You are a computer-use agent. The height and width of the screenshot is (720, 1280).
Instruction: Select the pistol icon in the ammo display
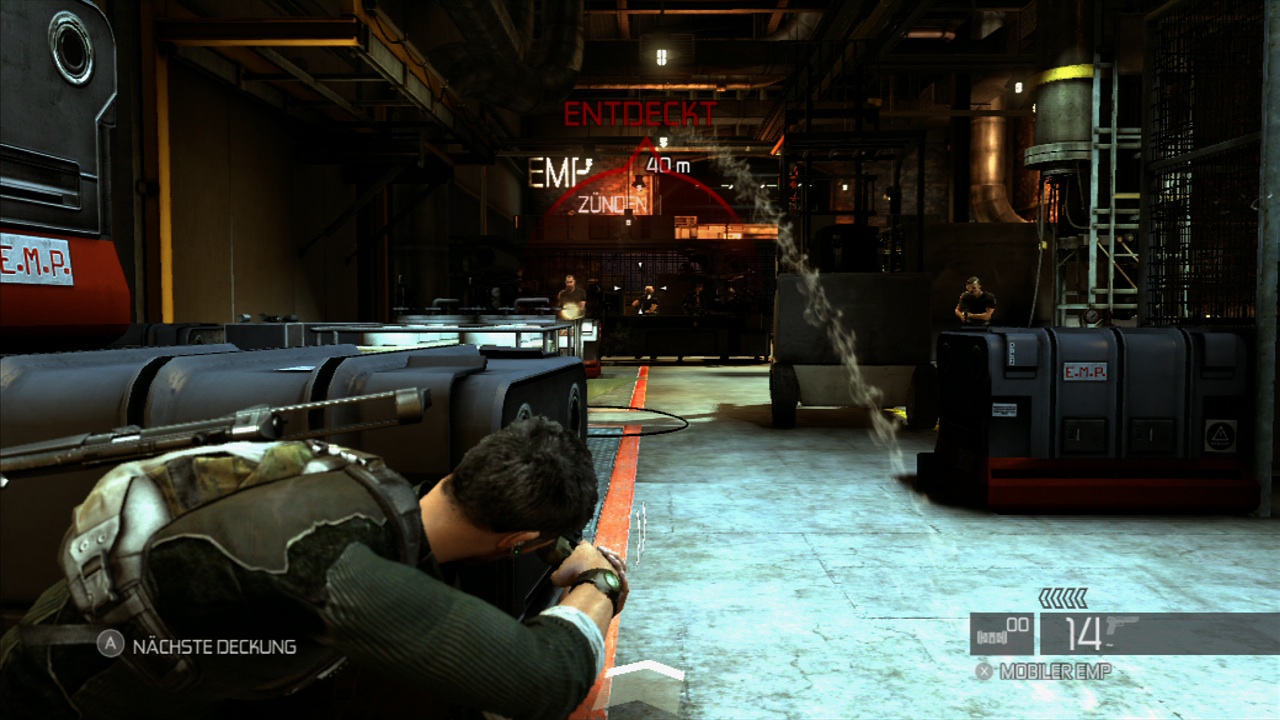click(1120, 626)
